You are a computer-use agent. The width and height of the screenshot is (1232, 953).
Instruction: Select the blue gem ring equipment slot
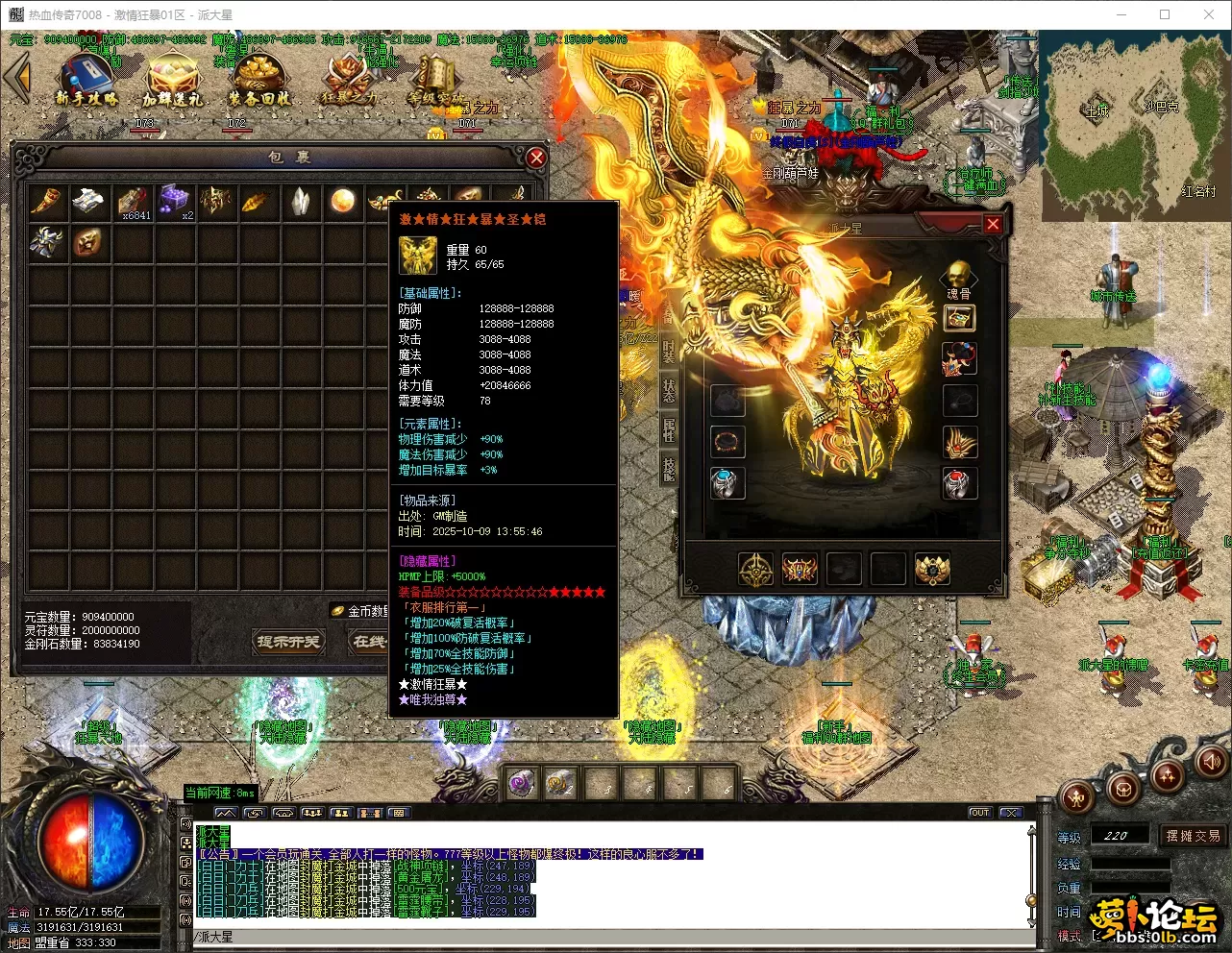coord(727,482)
